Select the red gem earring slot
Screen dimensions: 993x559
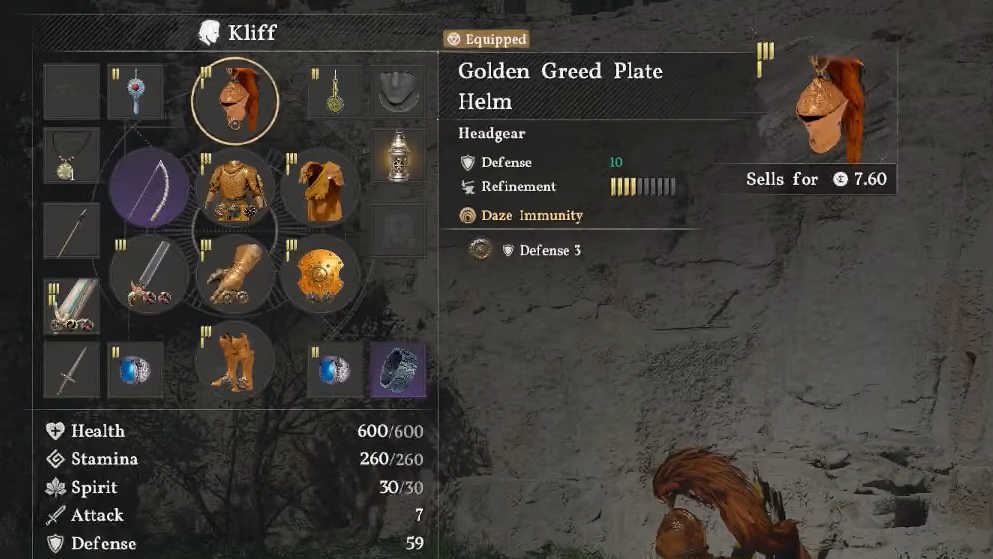point(135,92)
